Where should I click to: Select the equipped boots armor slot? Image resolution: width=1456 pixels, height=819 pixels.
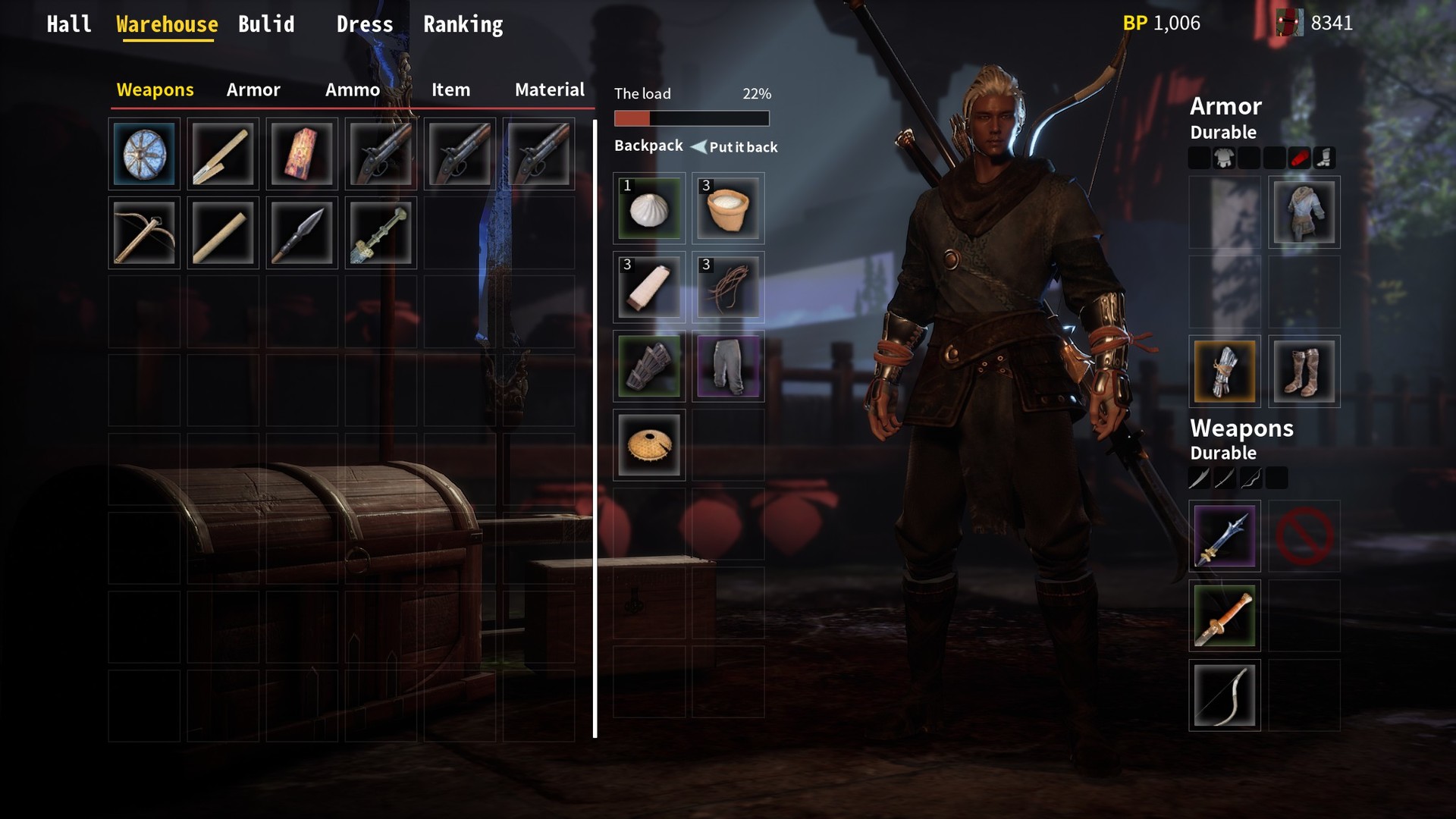point(1304,372)
